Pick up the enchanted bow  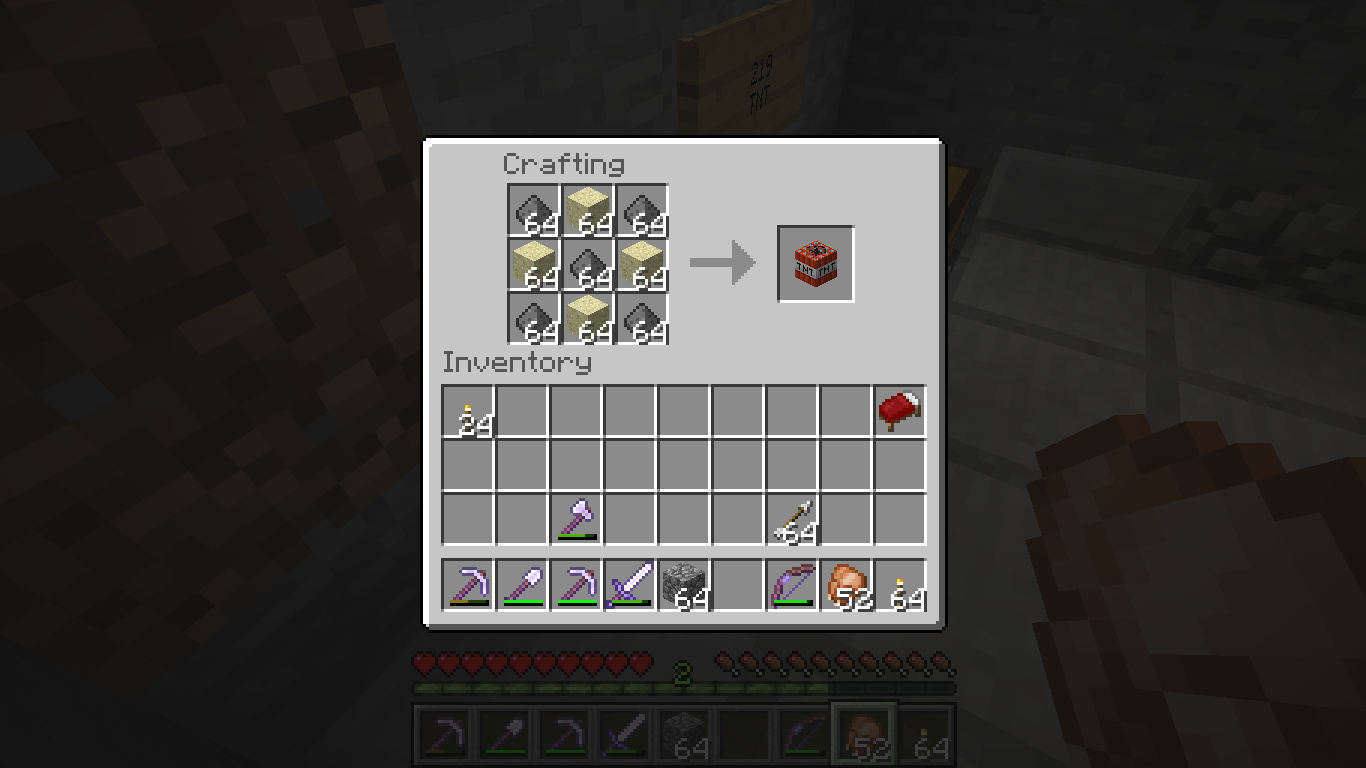pos(793,585)
